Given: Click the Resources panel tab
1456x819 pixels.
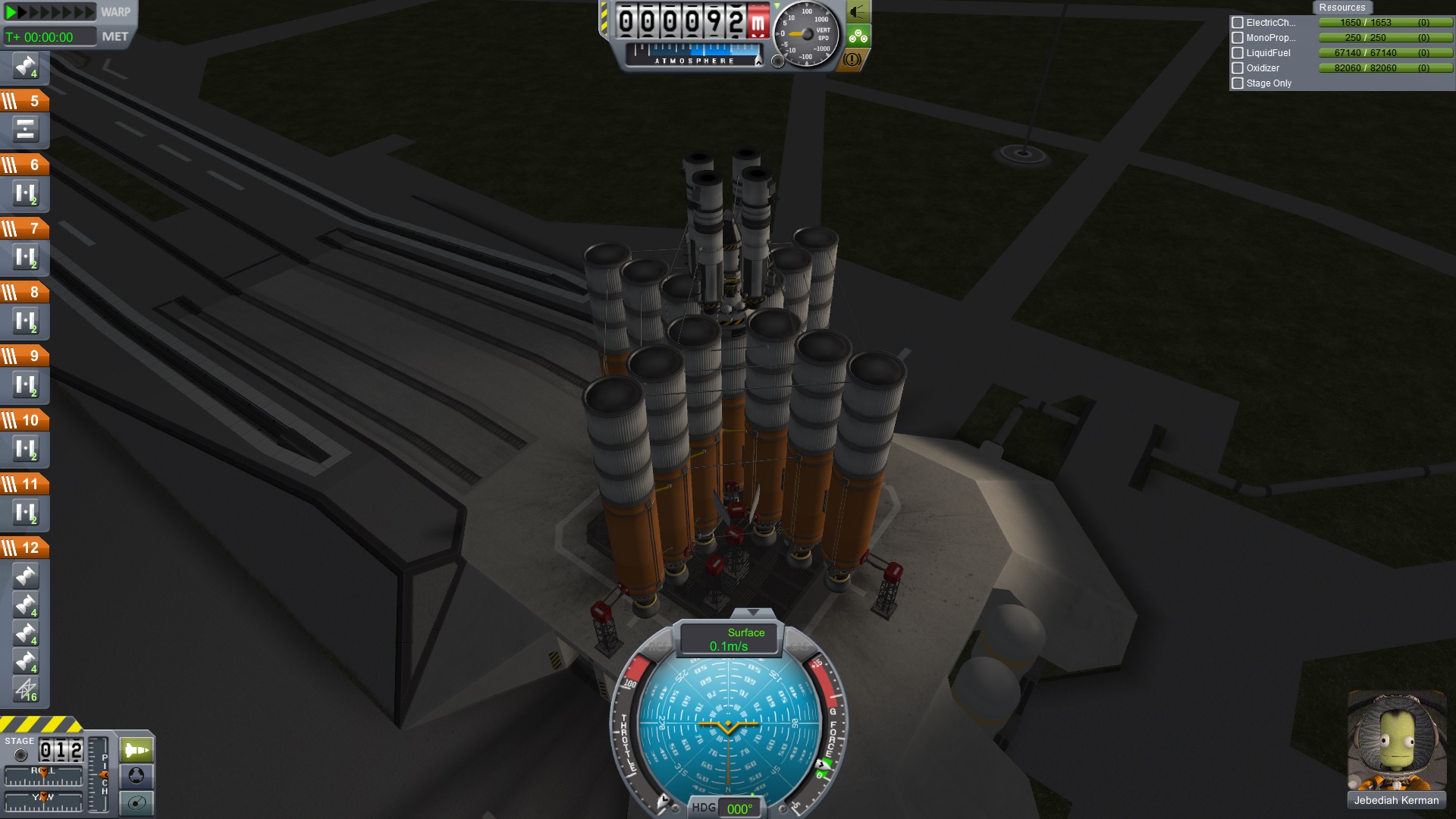Looking at the screenshot, I should 1341,8.
